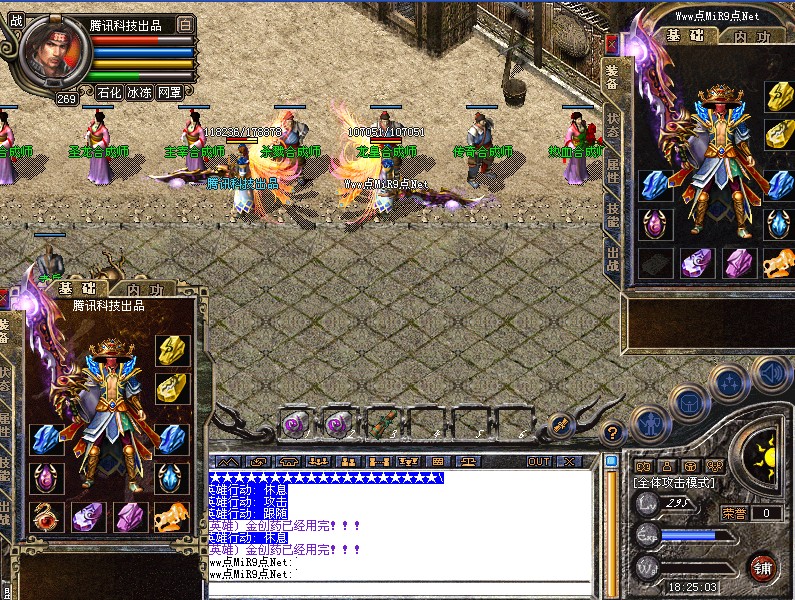The image size is (795, 600).
Task: Close the right equipment panel
Action: point(612,44)
